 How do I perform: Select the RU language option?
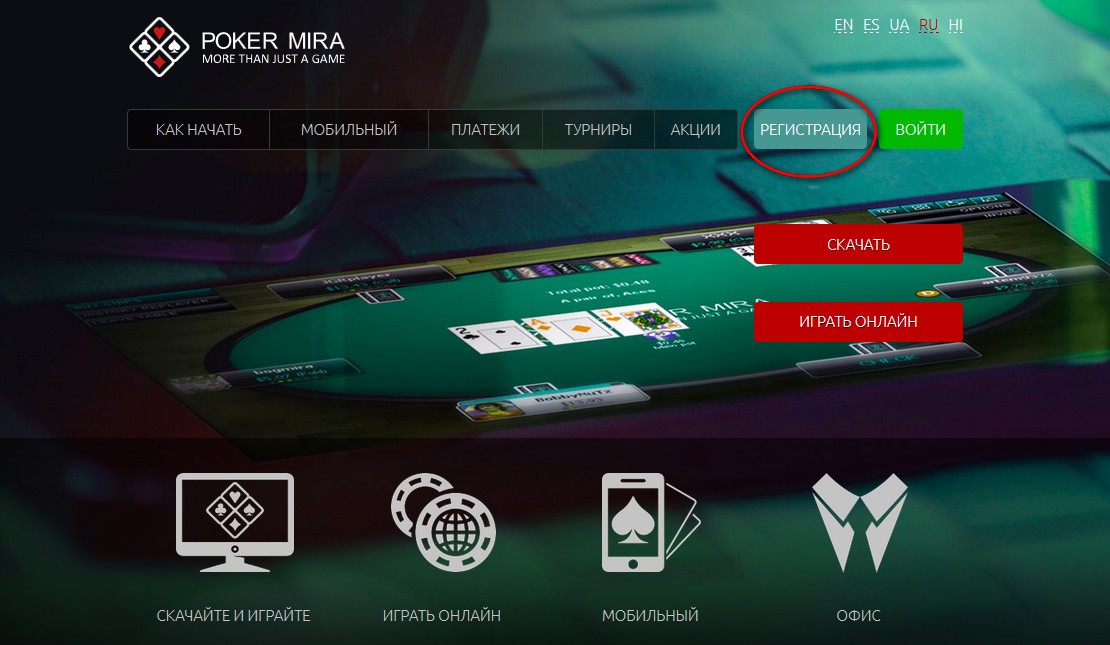tap(928, 26)
